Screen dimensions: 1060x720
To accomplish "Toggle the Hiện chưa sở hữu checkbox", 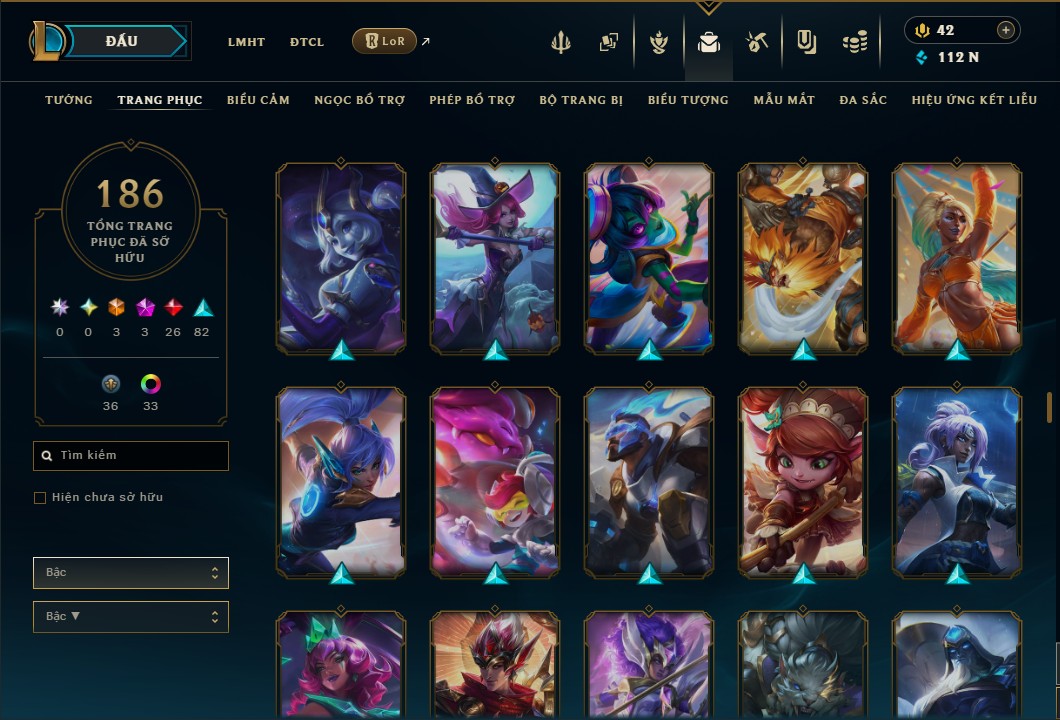I will (x=40, y=498).
